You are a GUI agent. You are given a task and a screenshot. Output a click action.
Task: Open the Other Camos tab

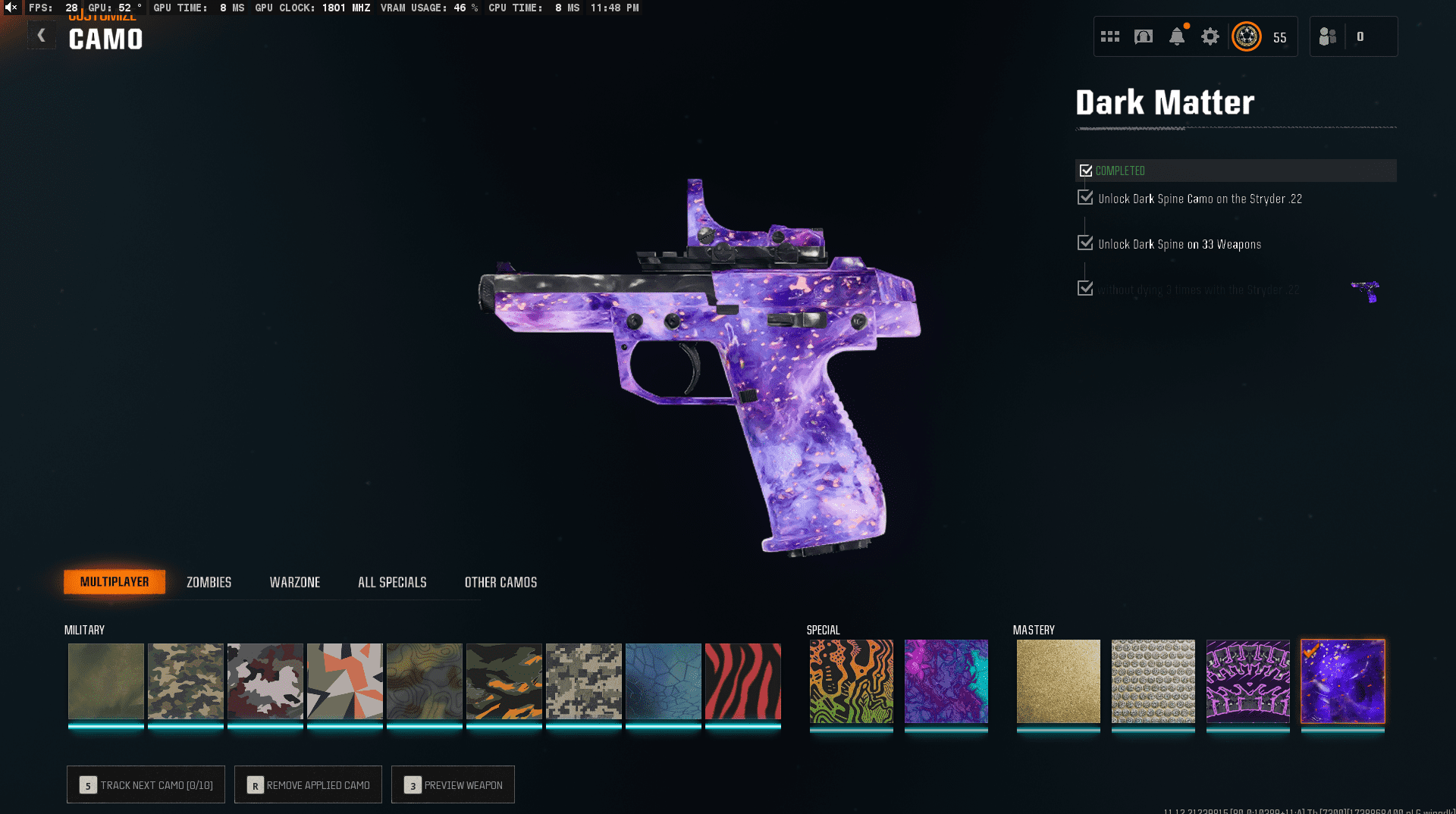point(500,582)
